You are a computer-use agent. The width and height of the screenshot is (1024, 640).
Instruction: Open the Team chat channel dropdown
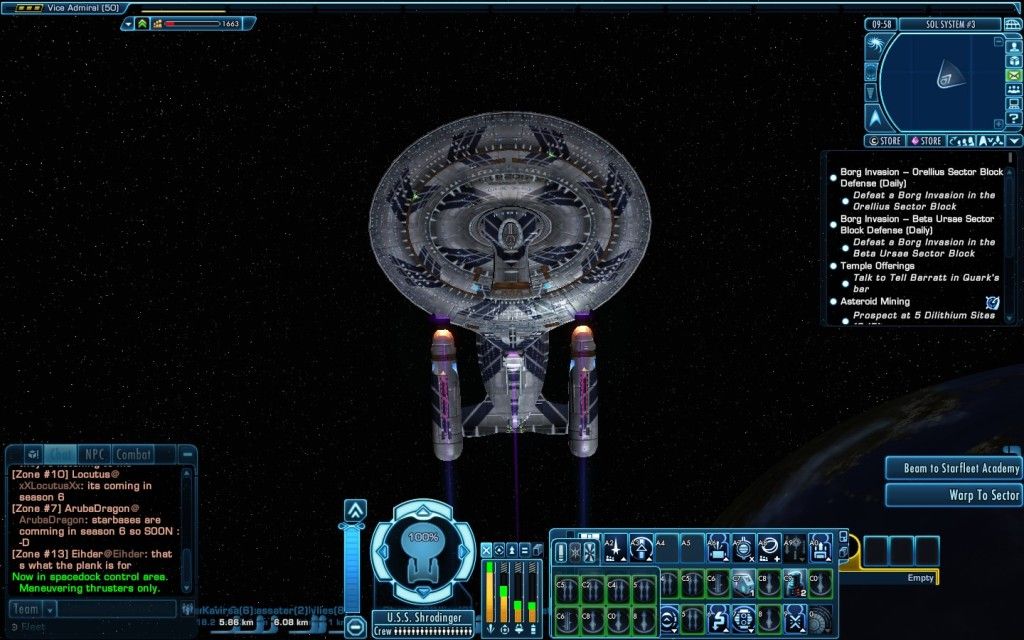[49, 609]
